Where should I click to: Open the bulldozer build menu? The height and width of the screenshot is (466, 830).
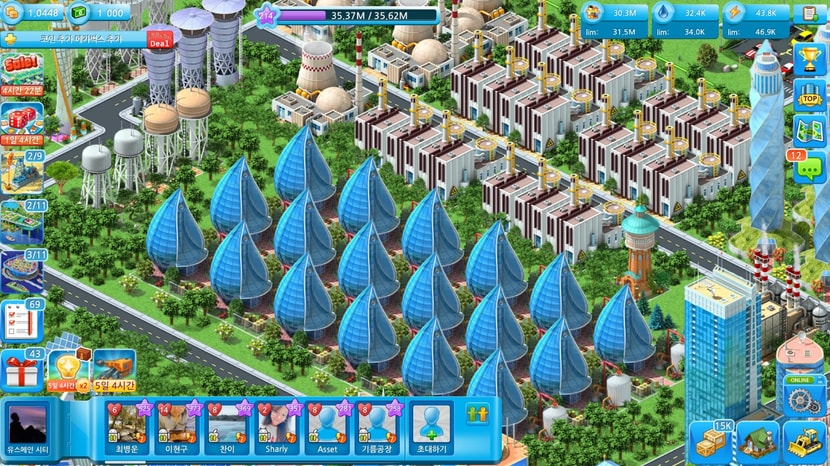(803, 441)
